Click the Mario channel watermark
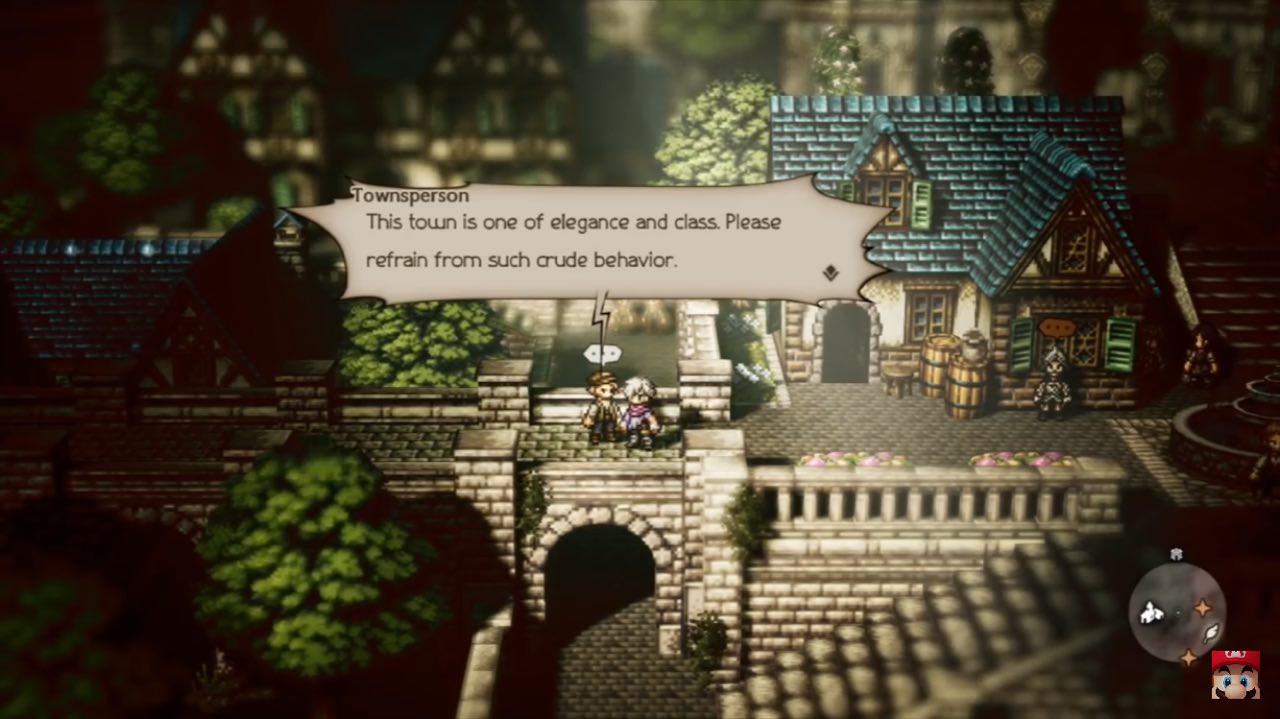1280x719 pixels. (1235, 676)
